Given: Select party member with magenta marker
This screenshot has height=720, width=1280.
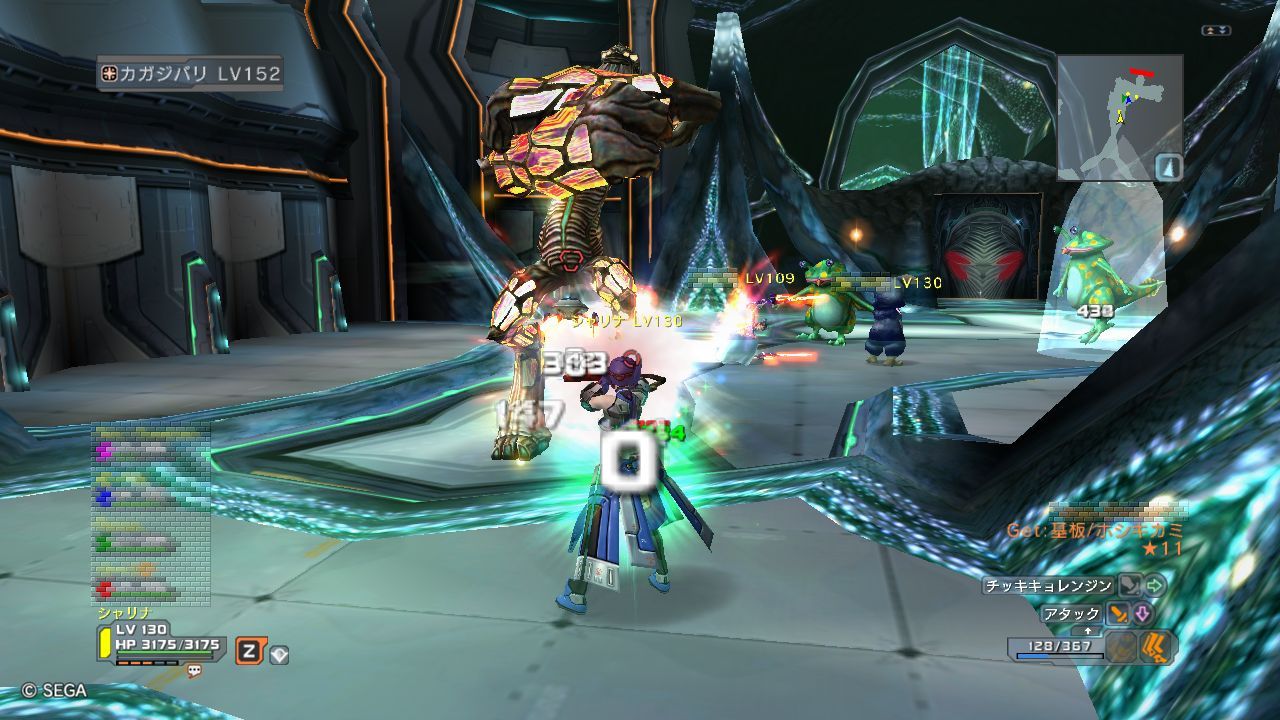Looking at the screenshot, I should pyautogui.click(x=150, y=450).
